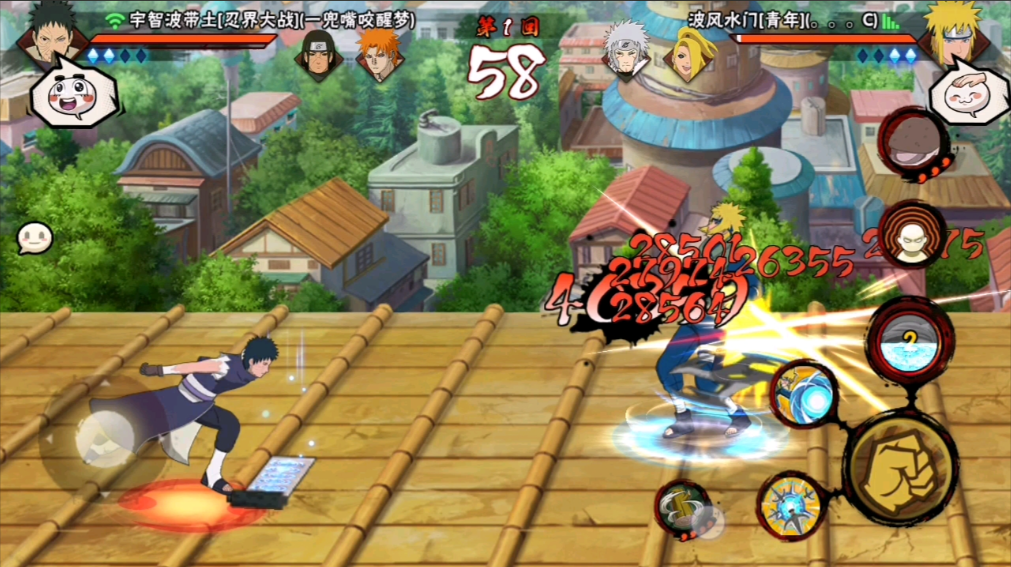Use the spiked kunai skill icon
1011x567 pixels.
click(x=788, y=501)
